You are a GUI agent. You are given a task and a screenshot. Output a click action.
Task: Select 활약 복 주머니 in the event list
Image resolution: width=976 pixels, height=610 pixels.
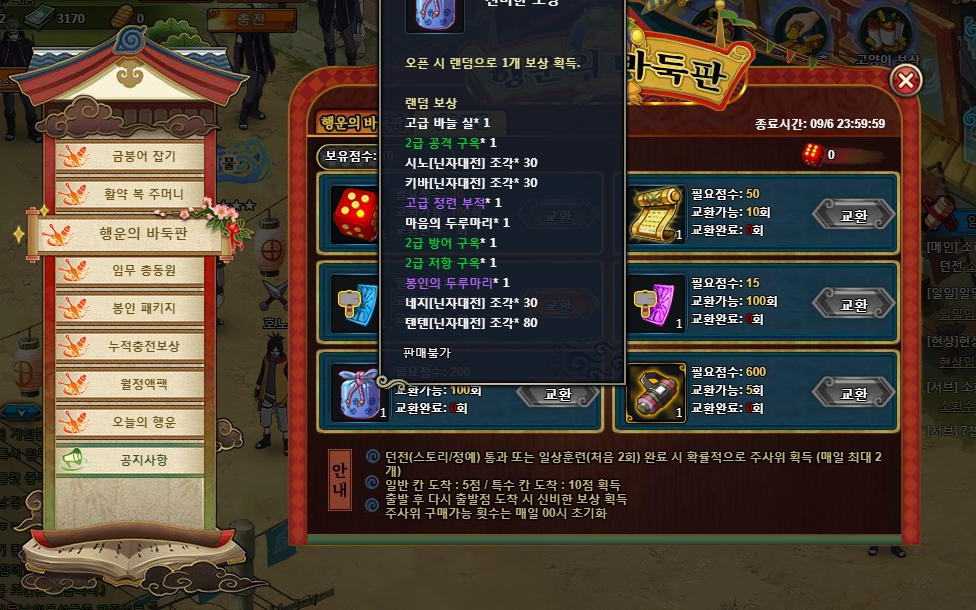pos(137,194)
